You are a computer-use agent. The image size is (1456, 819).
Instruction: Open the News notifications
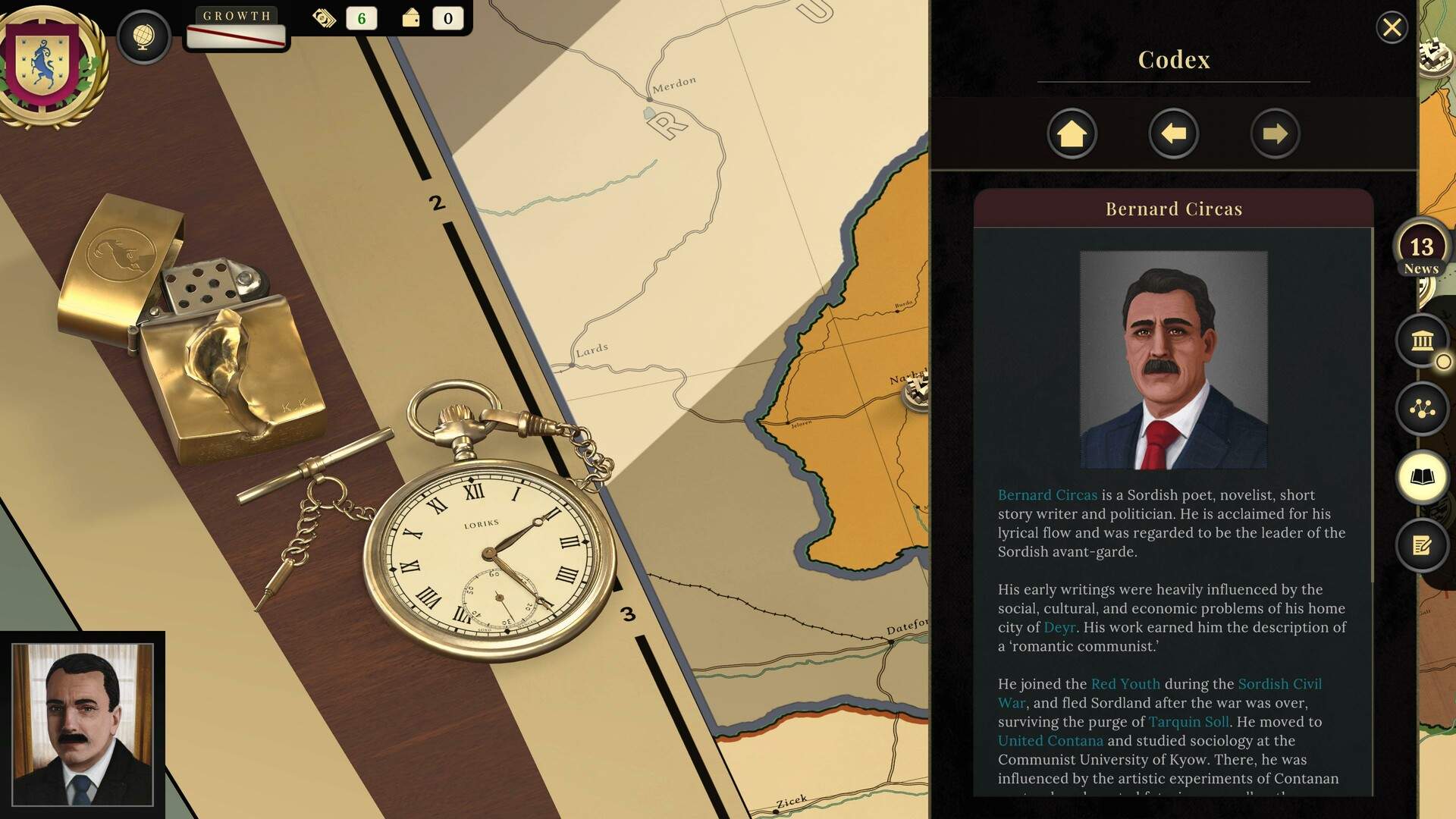point(1421,251)
